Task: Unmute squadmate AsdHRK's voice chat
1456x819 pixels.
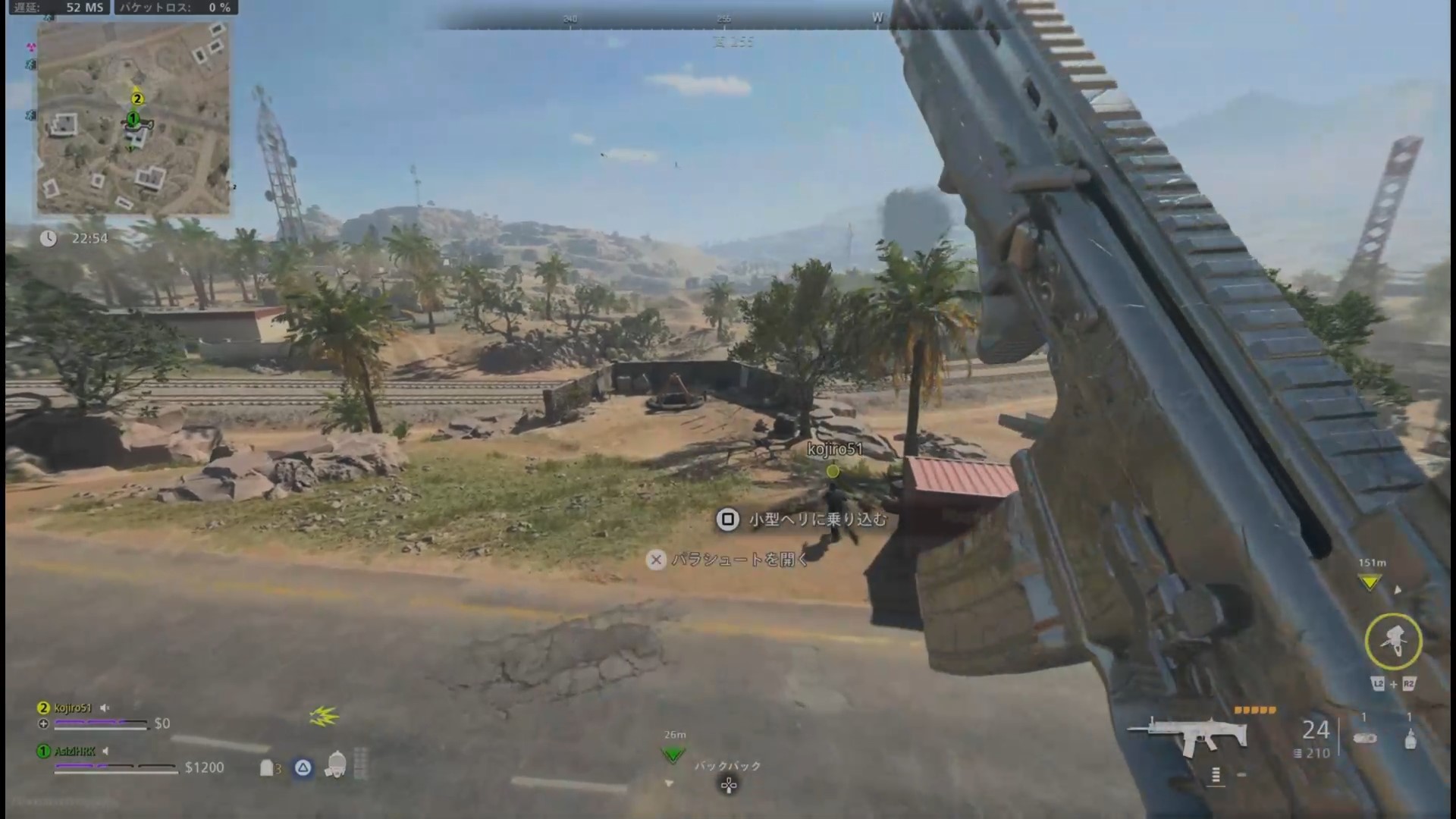Action: [x=105, y=752]
